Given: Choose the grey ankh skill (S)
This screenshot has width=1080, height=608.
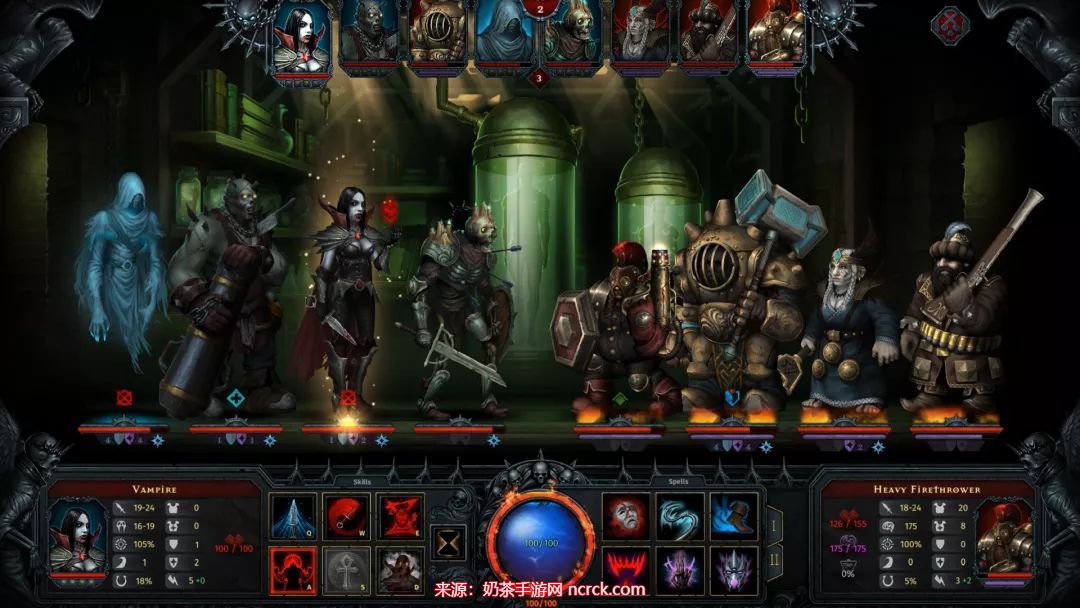Looking at the screenshot, I should click(347, 569).
